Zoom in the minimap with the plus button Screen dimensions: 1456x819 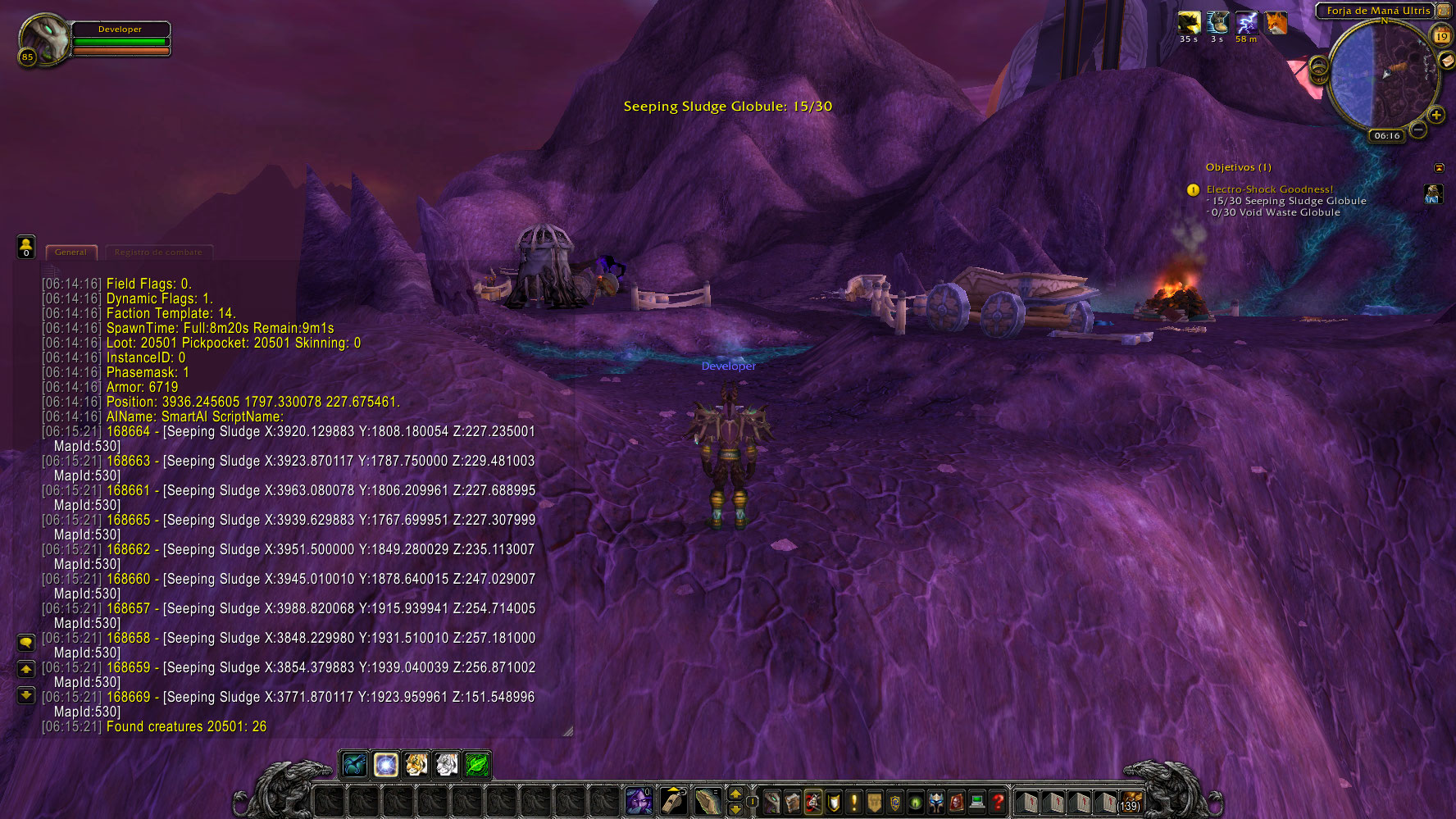click(x=1436, y=115)
